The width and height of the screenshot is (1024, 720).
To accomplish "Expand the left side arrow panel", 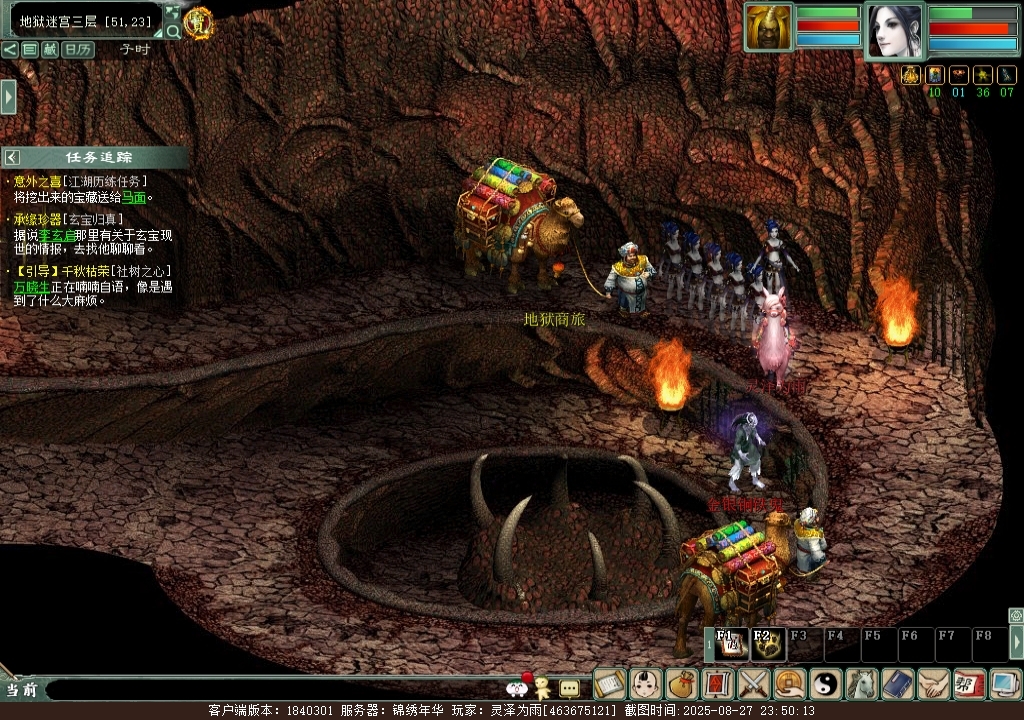I will point(8,97).
